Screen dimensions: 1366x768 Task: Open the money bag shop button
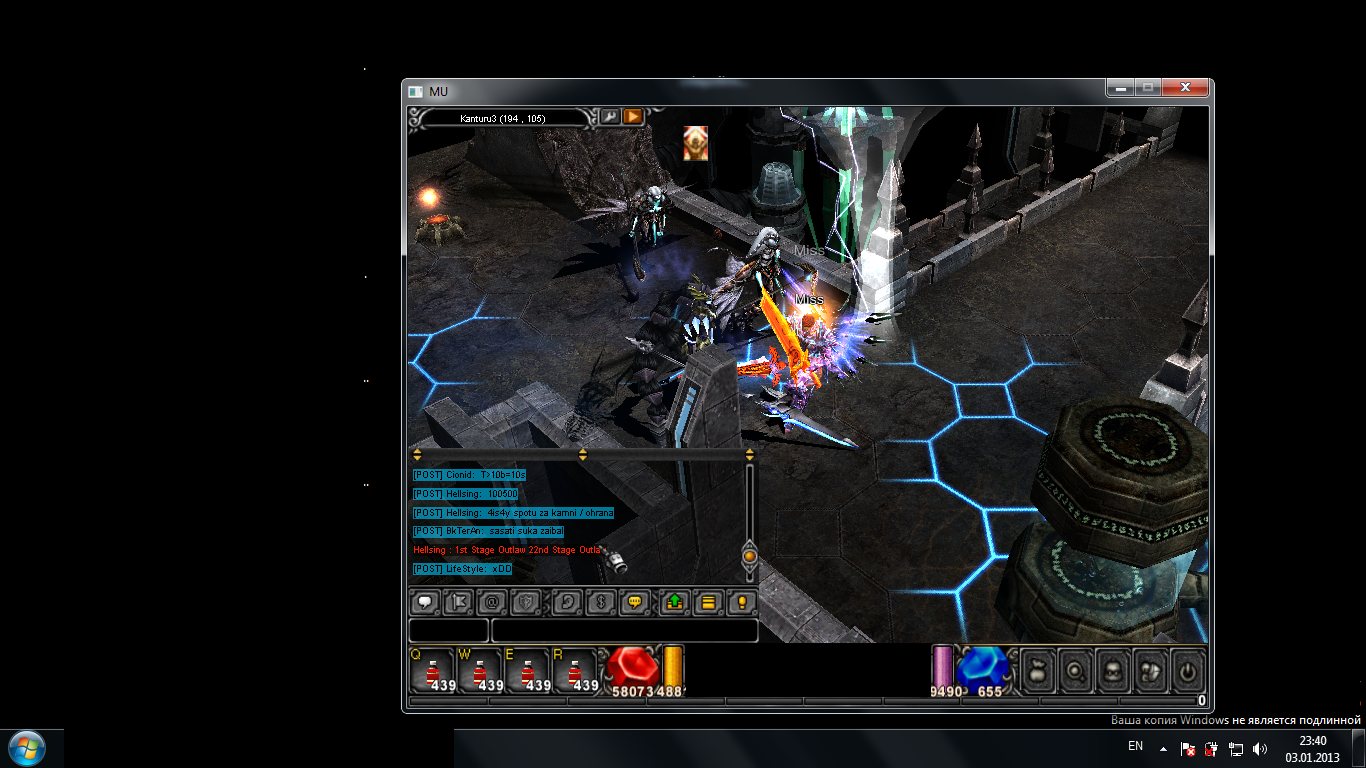click(x=1037, y=671)
